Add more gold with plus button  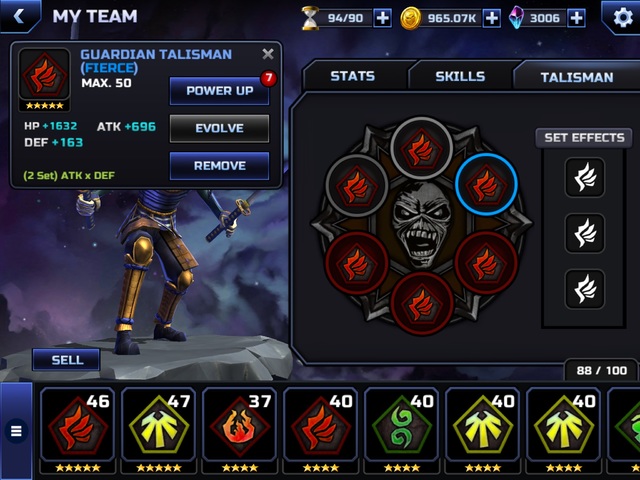491,17
